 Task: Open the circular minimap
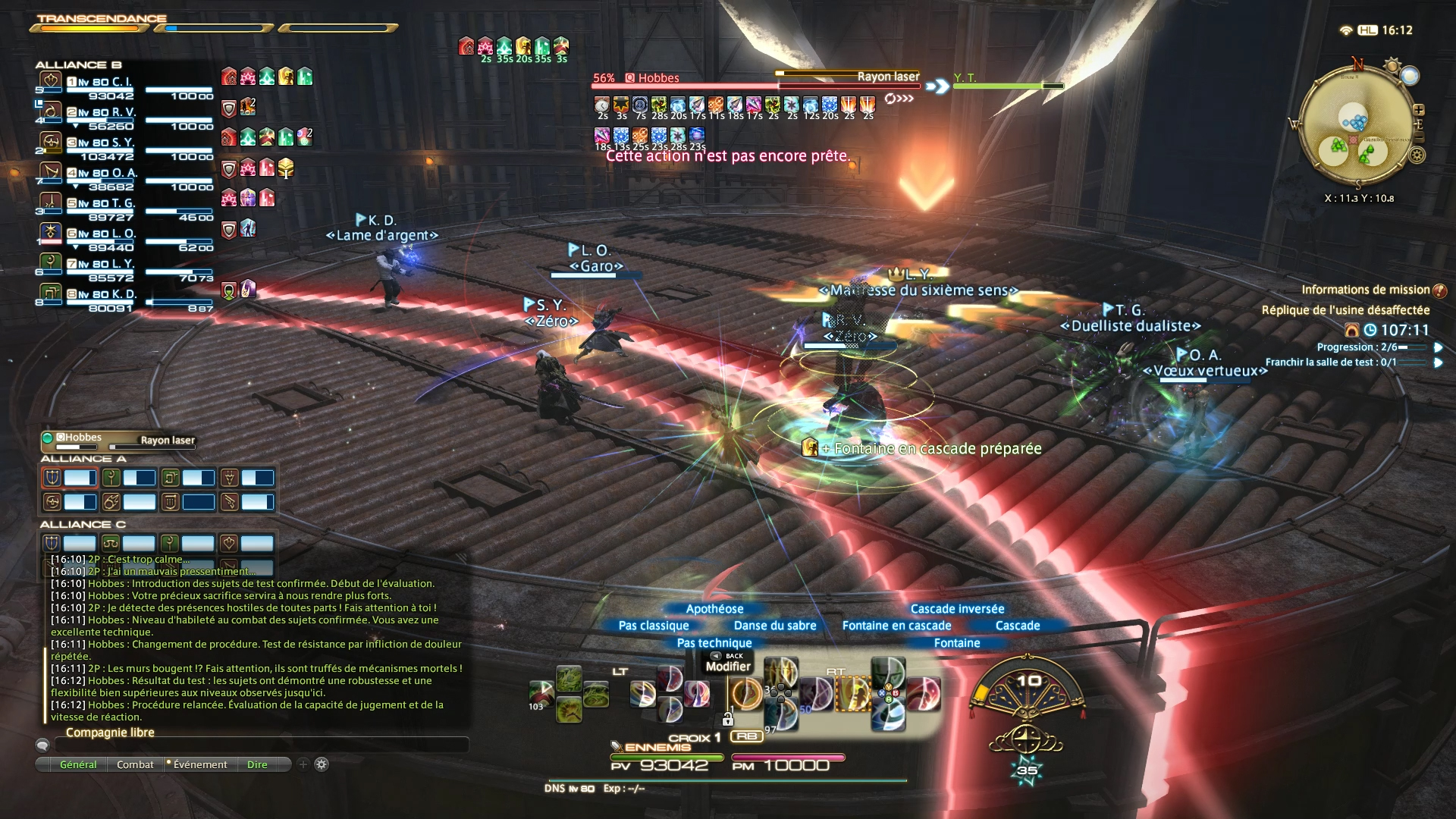(x=1355, y=125)
